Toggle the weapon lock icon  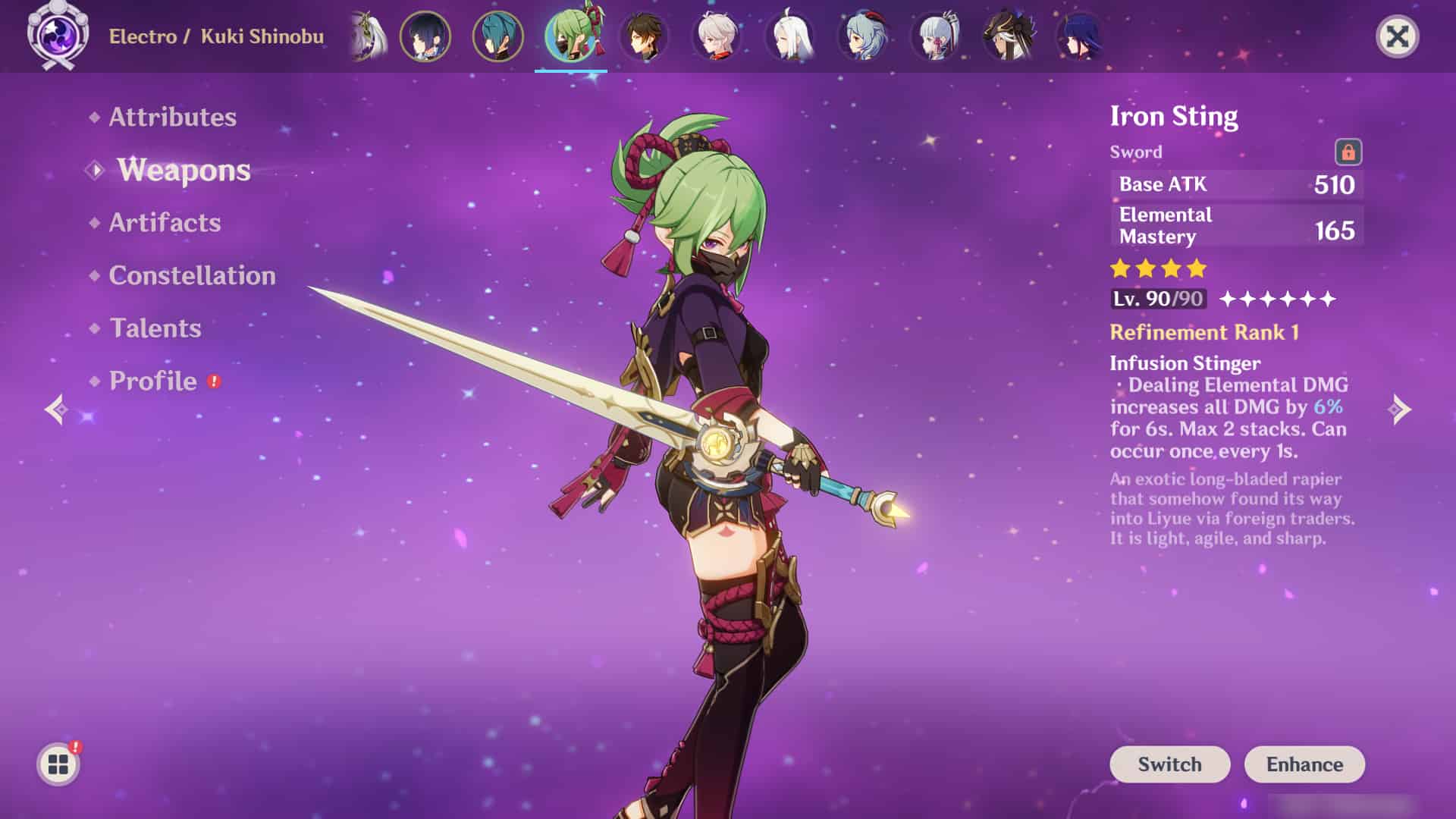pyautogui.click(x=1348, y=152)
